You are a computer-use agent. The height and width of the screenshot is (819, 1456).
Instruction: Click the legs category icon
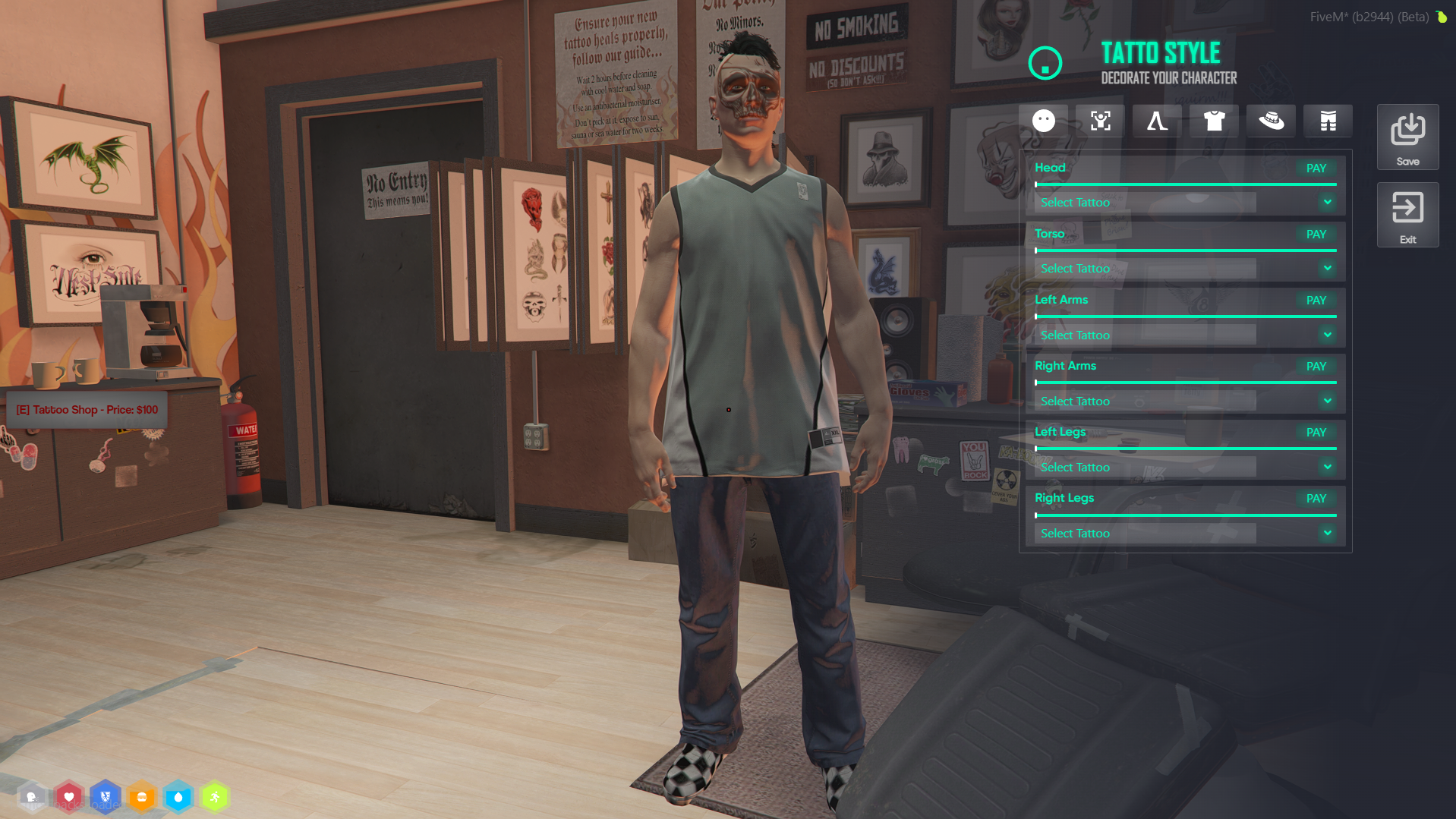tap(1156, 120)
